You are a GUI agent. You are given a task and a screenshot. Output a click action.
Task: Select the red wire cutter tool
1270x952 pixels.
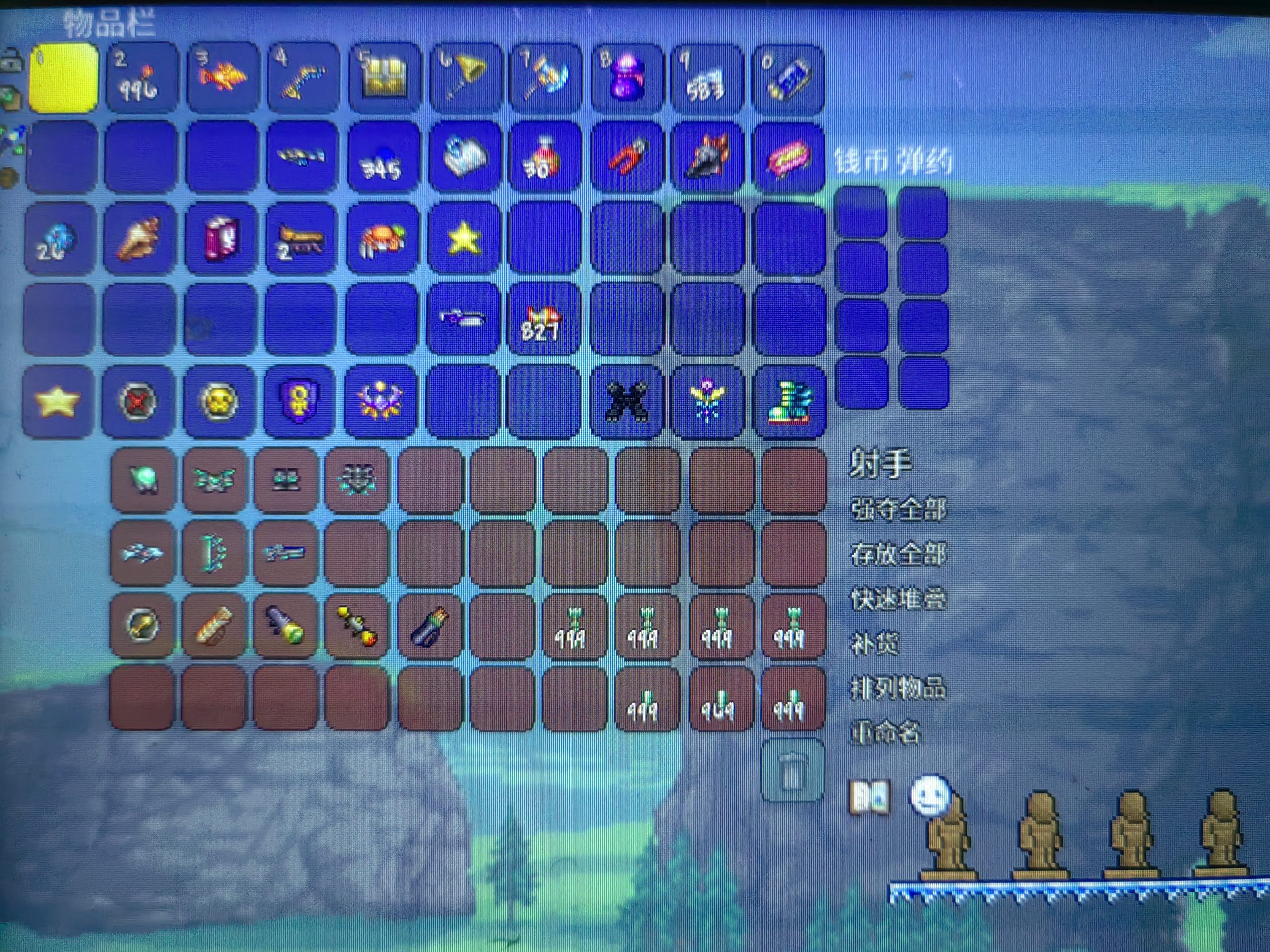[627, 156]
